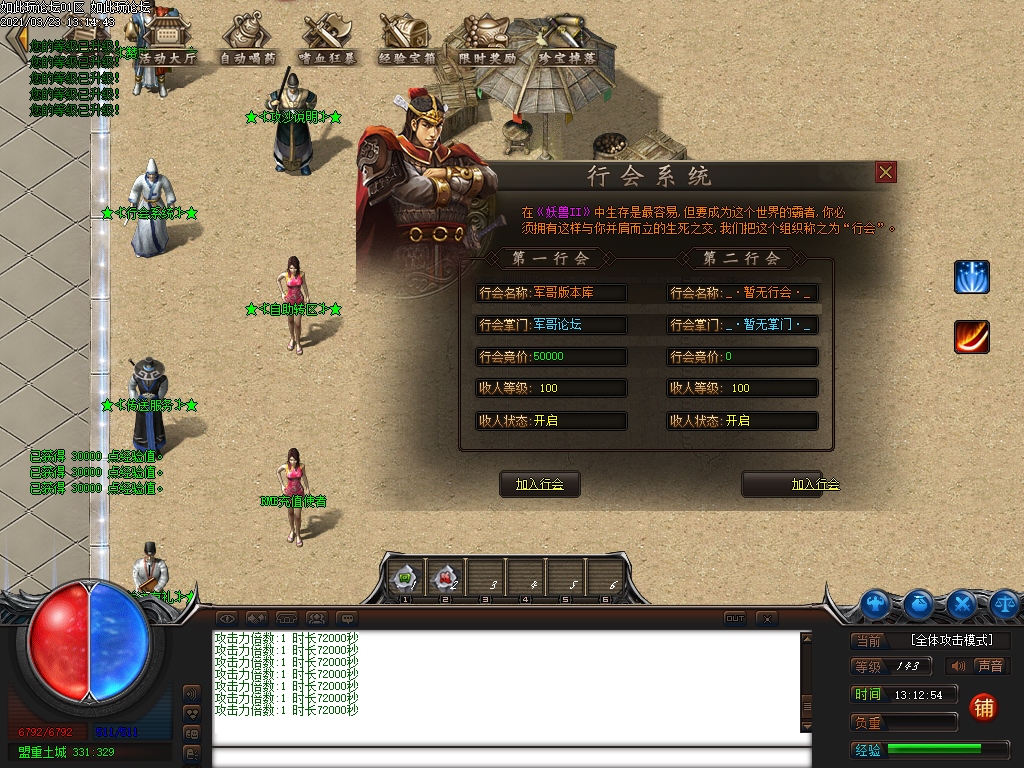
Task: Activate 嗜血狂暴 berserk icon
Action: pos(326,40)
